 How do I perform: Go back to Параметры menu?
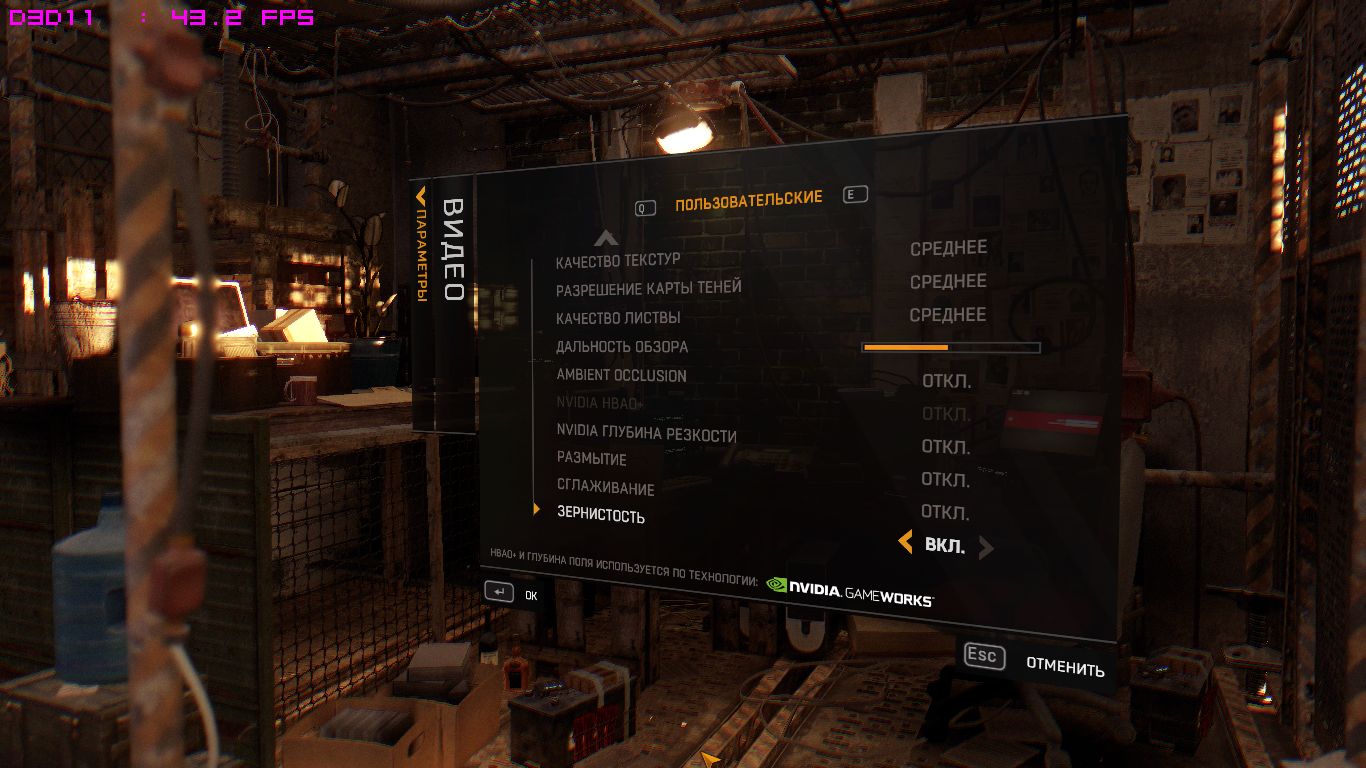[x=421, y=245]
